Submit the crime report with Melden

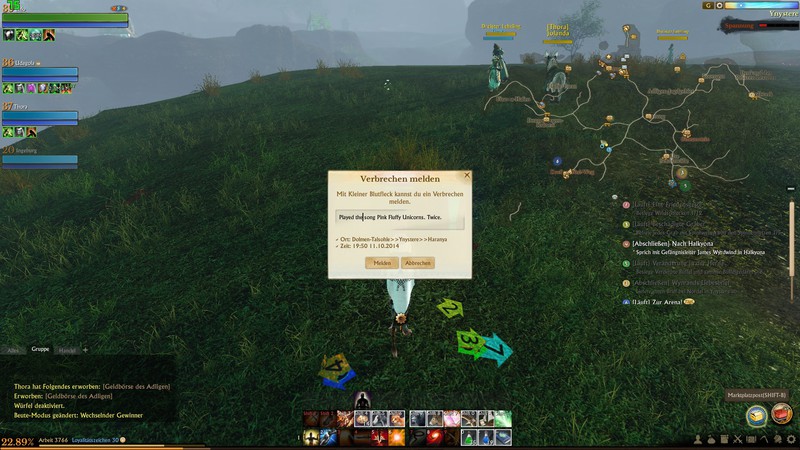382,263
